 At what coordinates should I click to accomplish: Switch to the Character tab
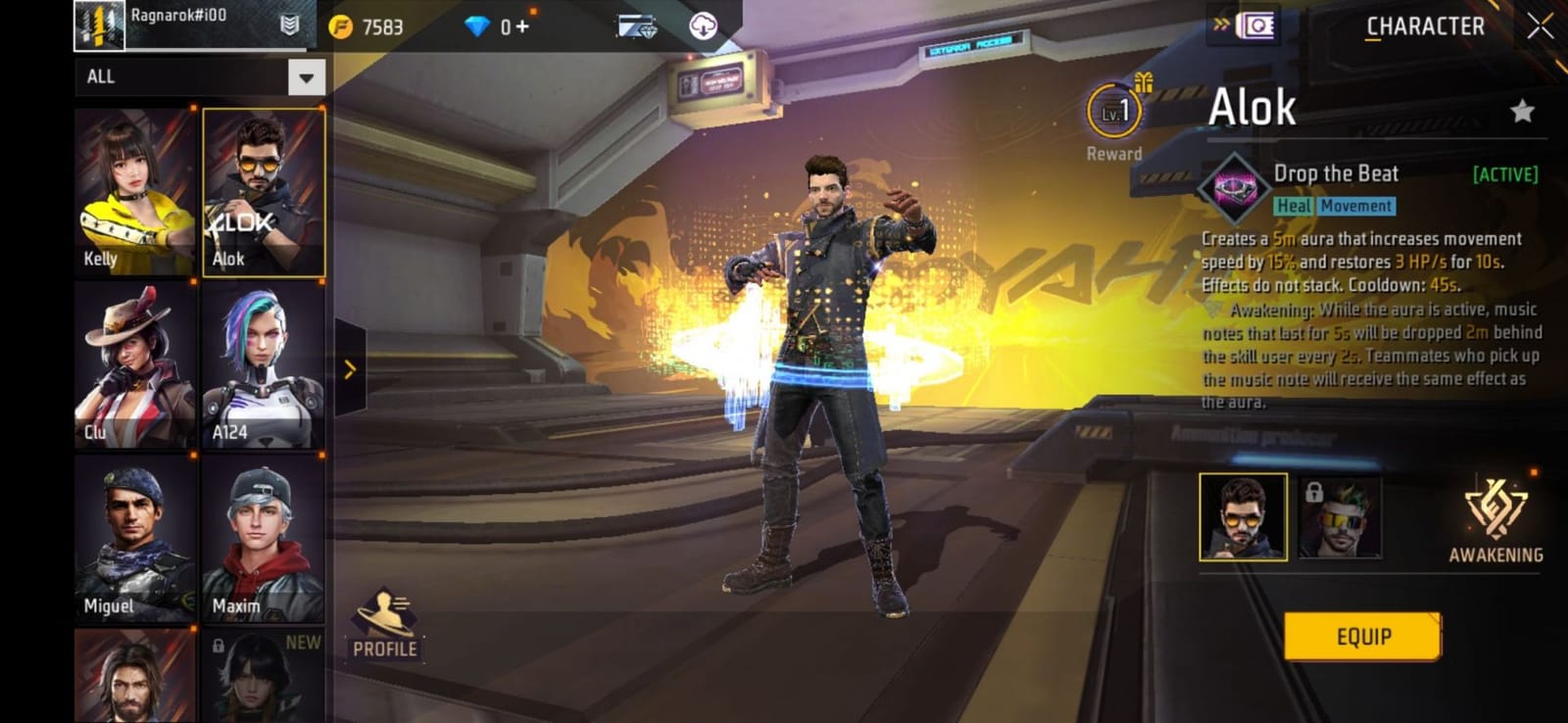[1425, 26]
